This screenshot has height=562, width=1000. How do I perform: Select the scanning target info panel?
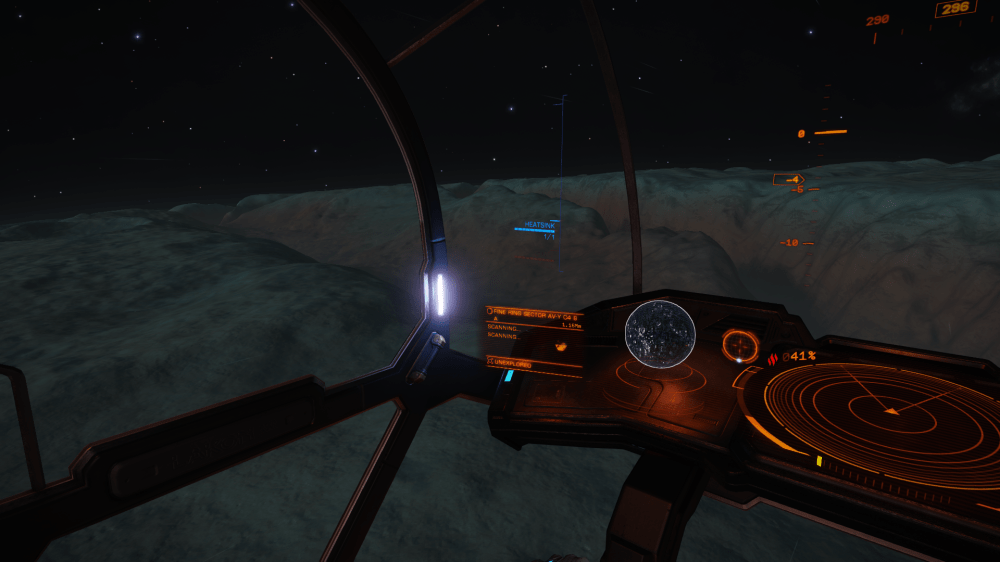pyautogui.click(x=534, y=340)
